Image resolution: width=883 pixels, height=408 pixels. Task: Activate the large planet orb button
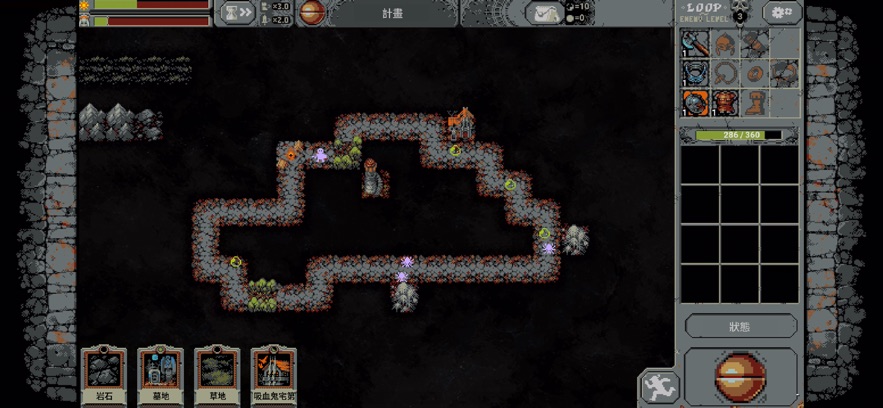(740, 377)
